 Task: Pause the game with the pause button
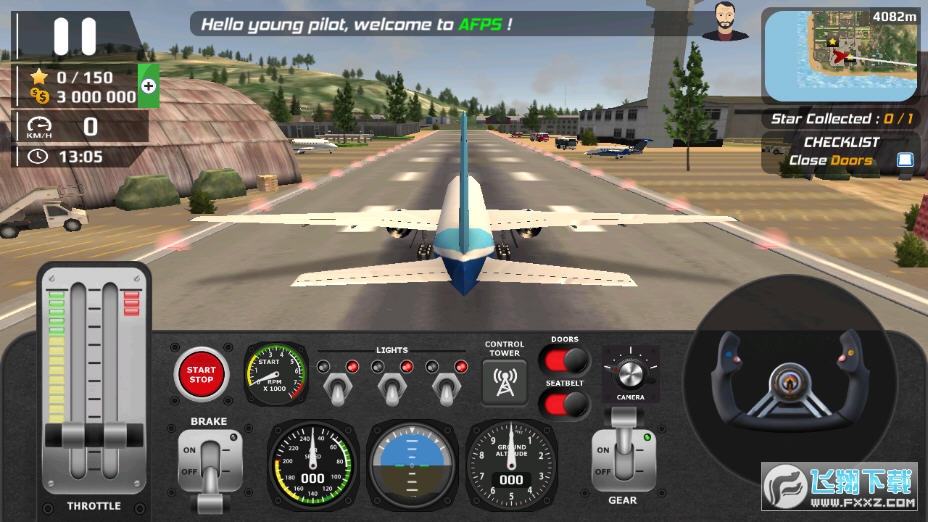74,35
